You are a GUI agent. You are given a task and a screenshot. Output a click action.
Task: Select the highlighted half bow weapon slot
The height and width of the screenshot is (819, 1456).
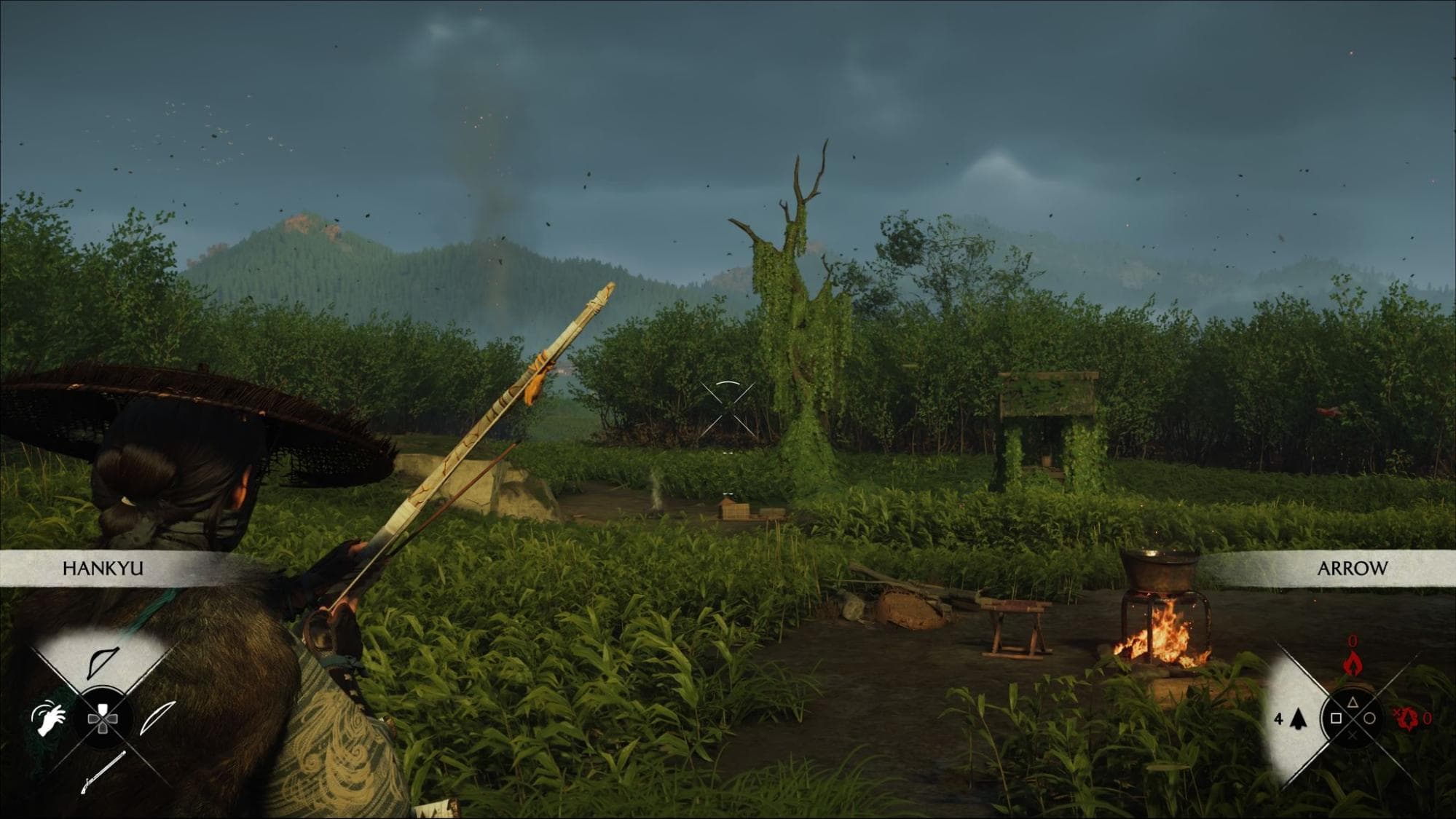(103, 661)
